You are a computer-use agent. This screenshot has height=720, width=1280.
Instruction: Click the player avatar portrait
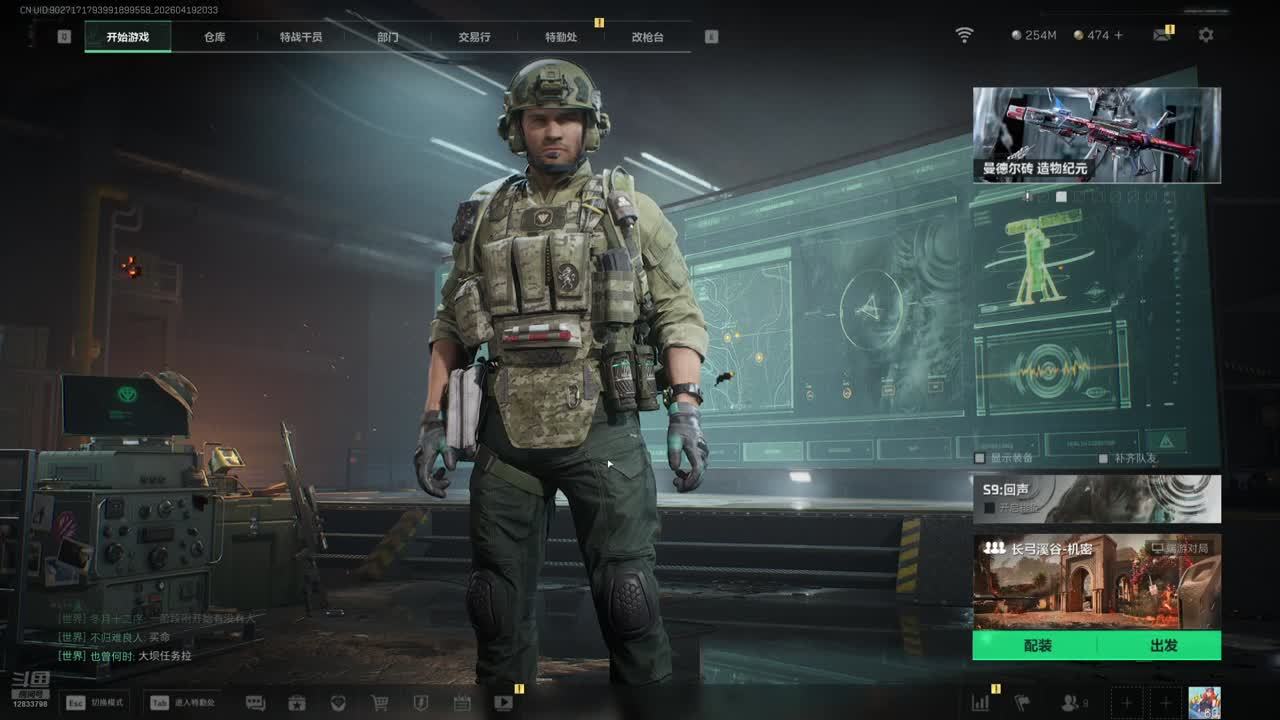tap(1204, 702)
